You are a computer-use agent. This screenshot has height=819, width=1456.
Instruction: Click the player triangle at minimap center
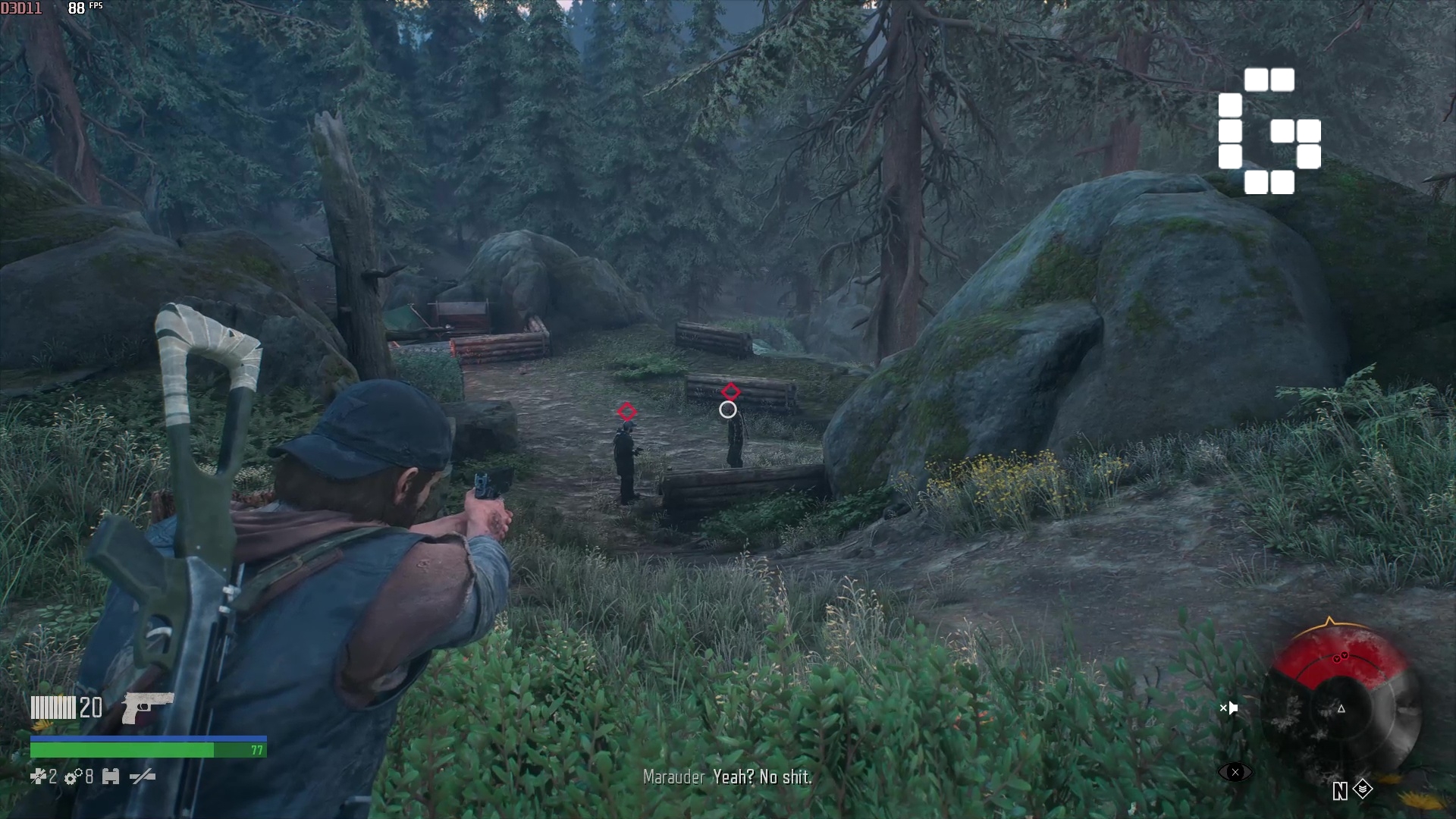tap(1341, 709)
